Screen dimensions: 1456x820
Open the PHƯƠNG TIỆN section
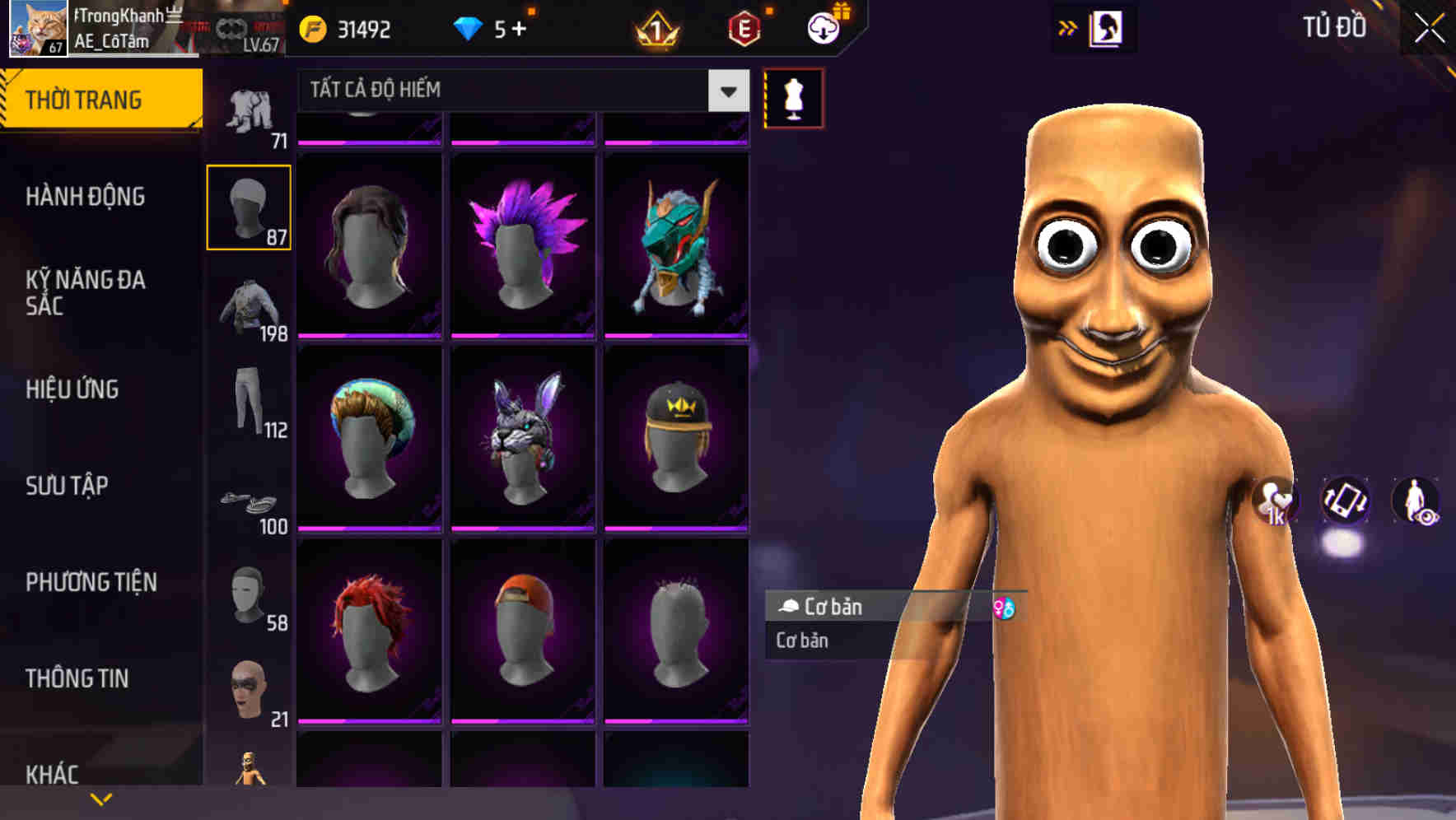pyautogui.click(x=91, y=581)
